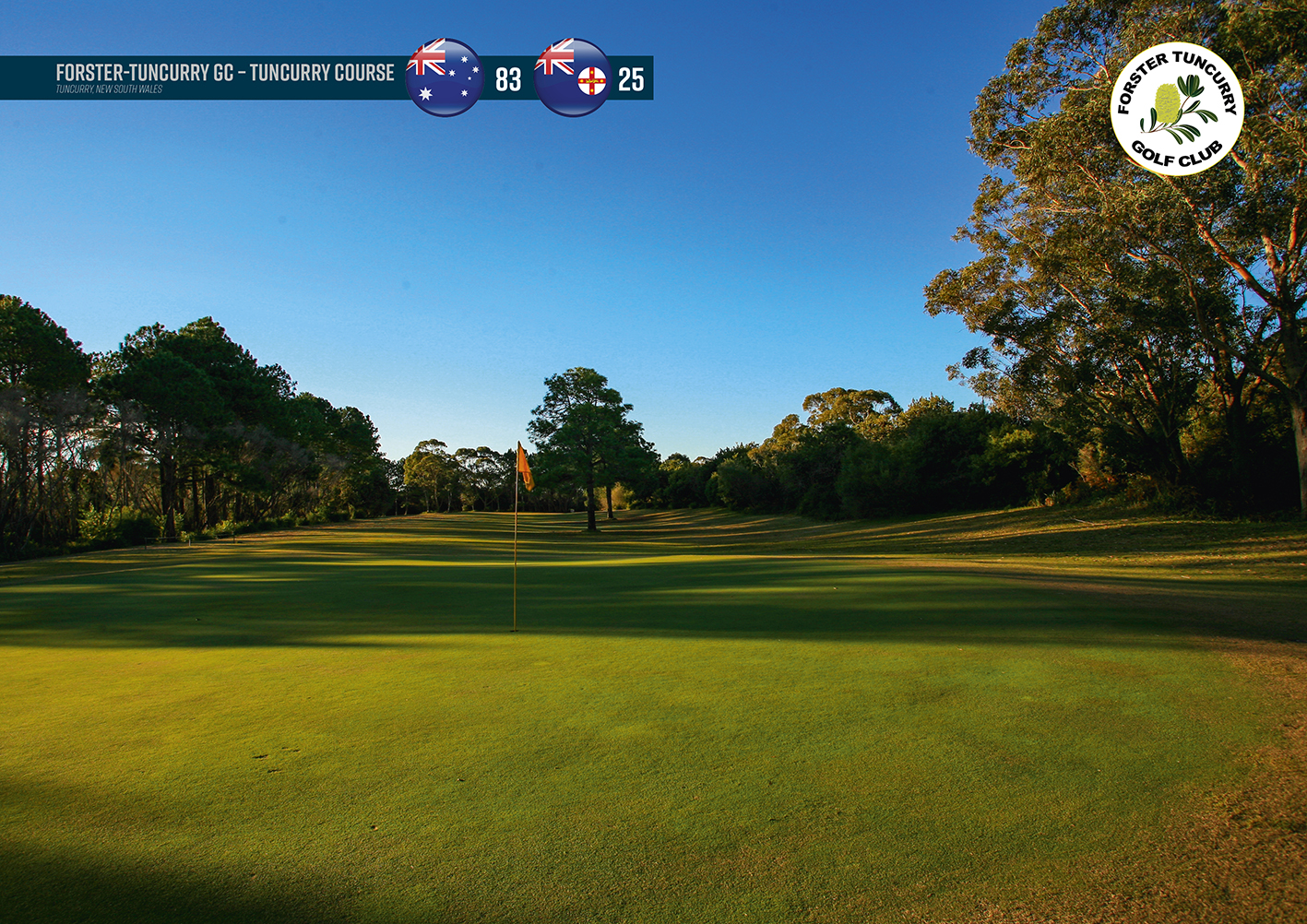Select the New South Wales flag badge

pos(573,77)
